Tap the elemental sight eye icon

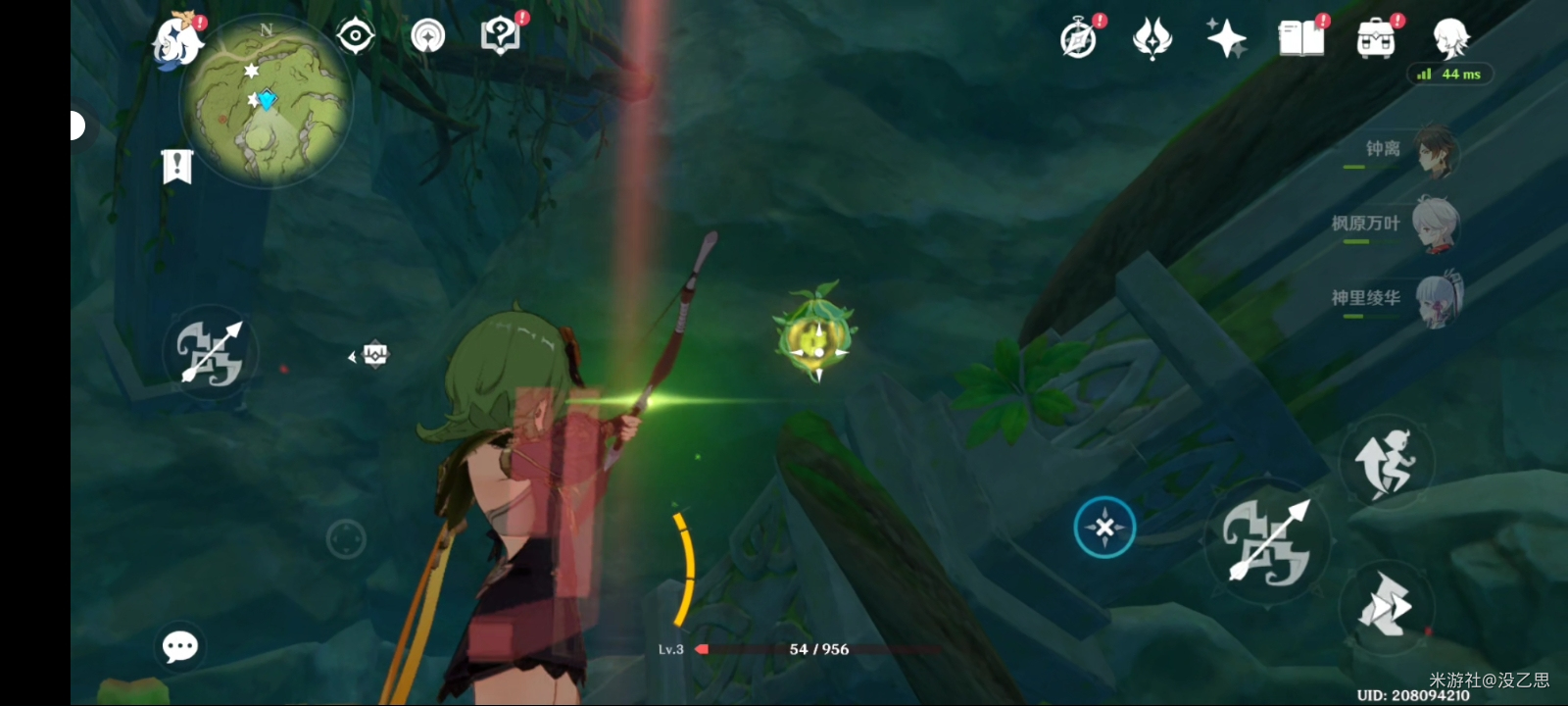pyautogui.click(x=355, y=36)
